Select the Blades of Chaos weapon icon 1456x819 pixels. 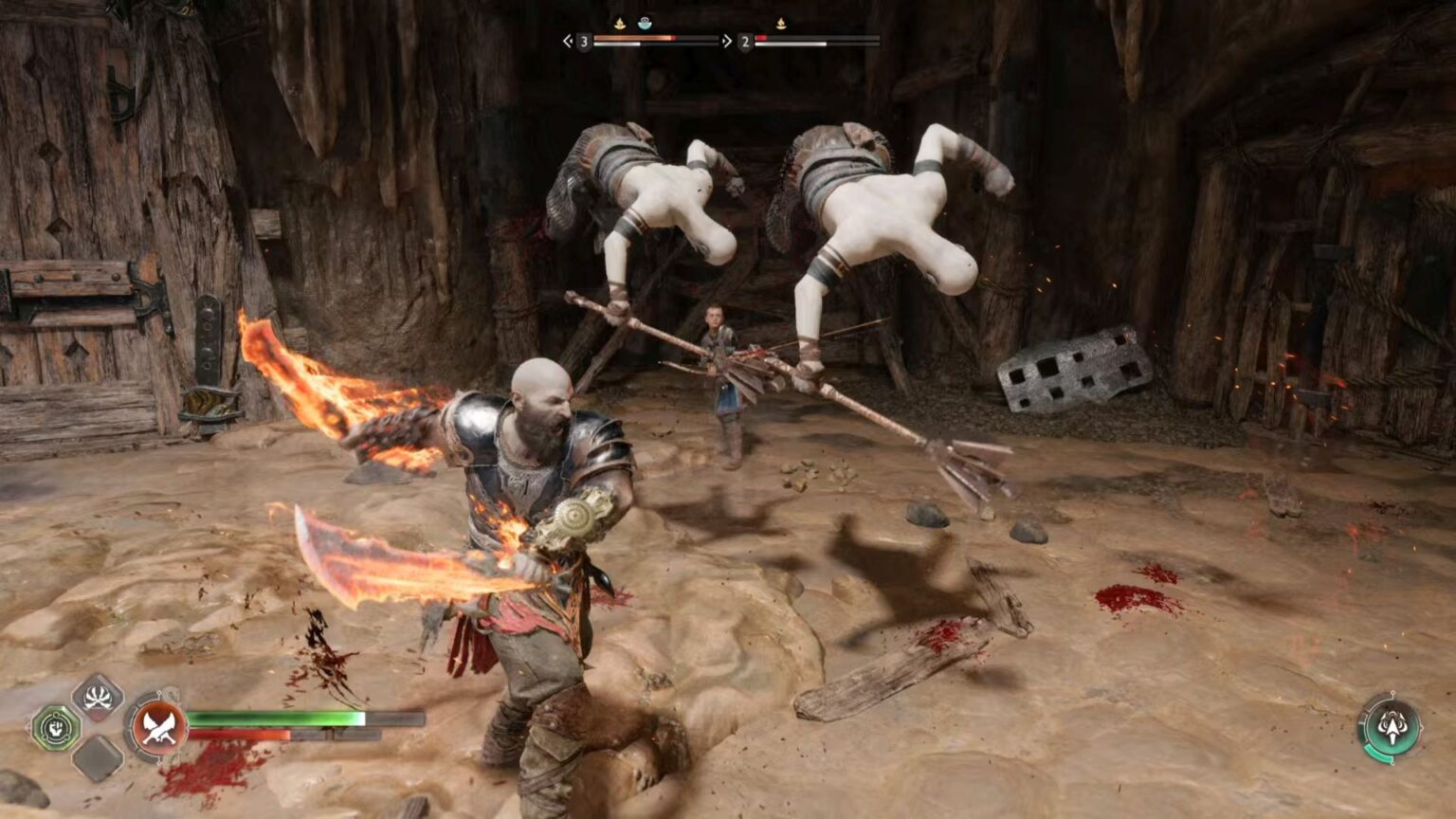[158, 727]
